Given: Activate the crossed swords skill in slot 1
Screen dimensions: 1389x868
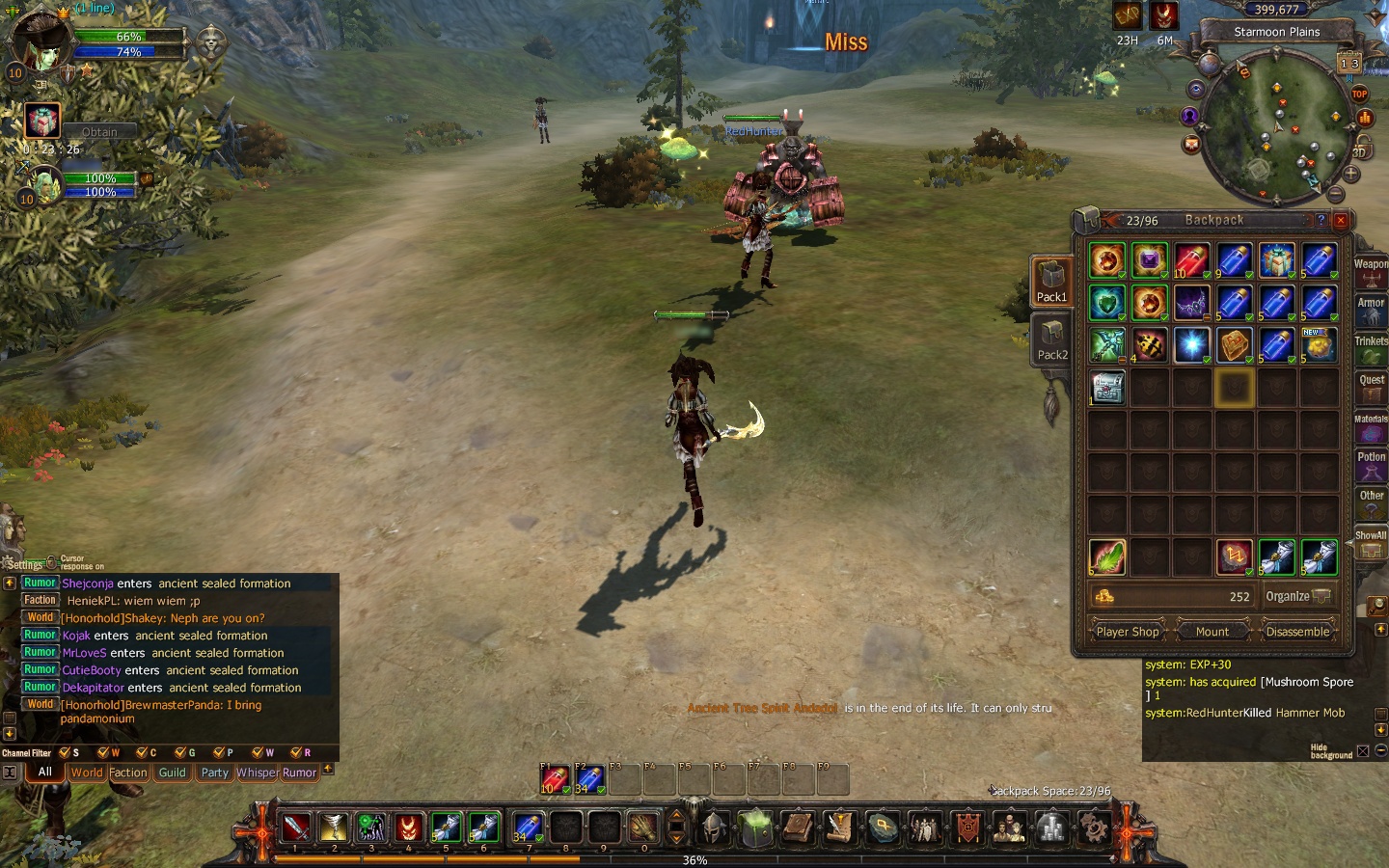Looking at the screenshot, I should tap(296, 827).
